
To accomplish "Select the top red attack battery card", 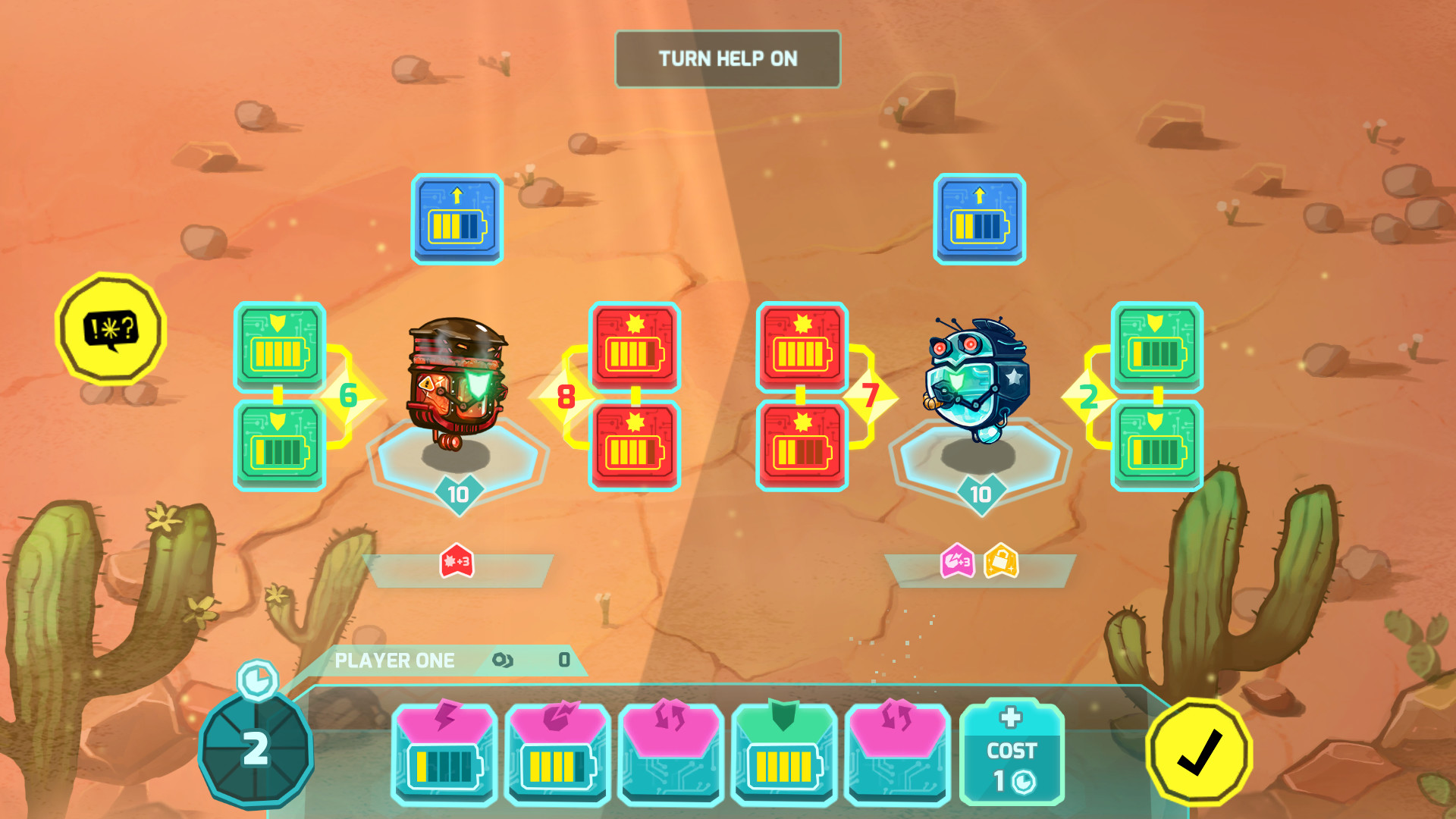I will [635, 349].
